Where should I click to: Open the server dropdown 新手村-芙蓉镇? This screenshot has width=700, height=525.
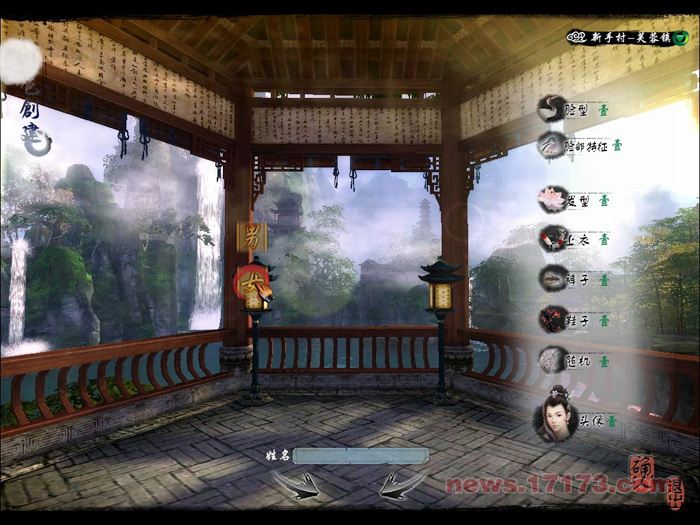680,38
